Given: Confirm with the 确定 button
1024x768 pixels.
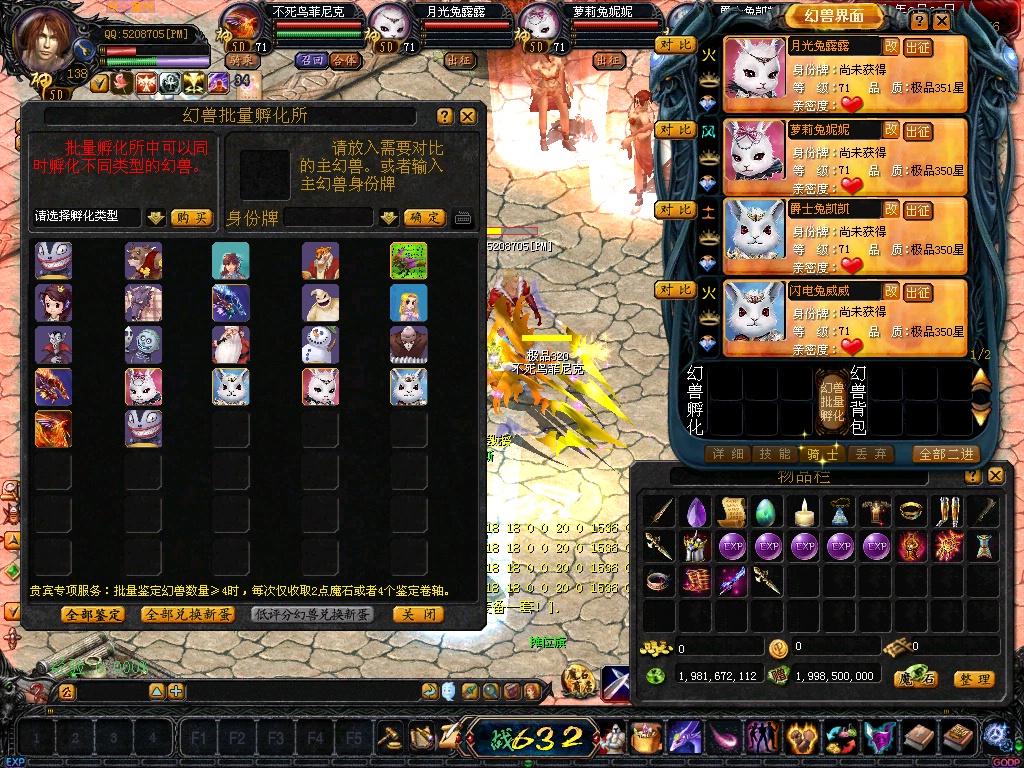Looking at the screenshot, I should point(424,217).
